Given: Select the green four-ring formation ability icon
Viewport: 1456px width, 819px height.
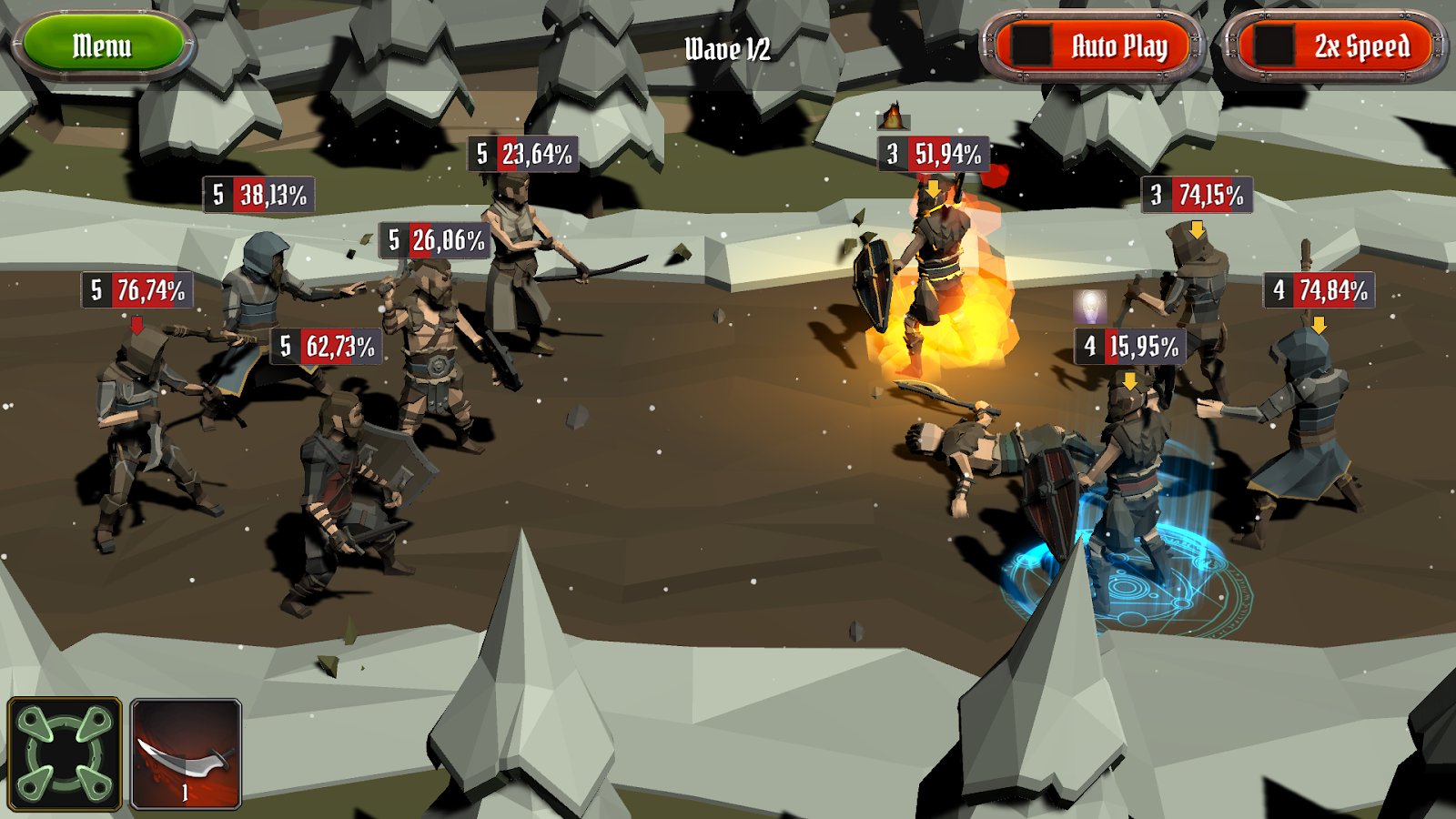Looking at the screenshot, I should (65, 753).
